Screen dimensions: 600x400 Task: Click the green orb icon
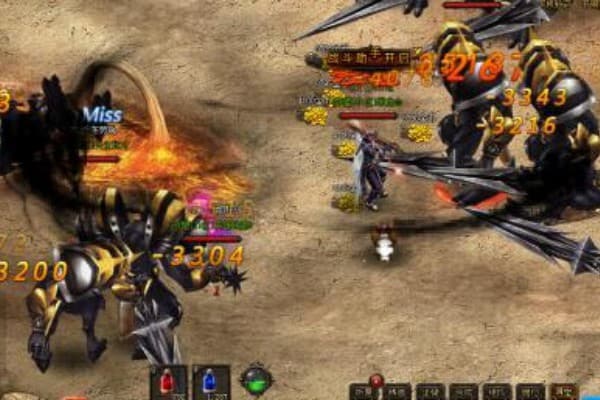tap(256, 381)
